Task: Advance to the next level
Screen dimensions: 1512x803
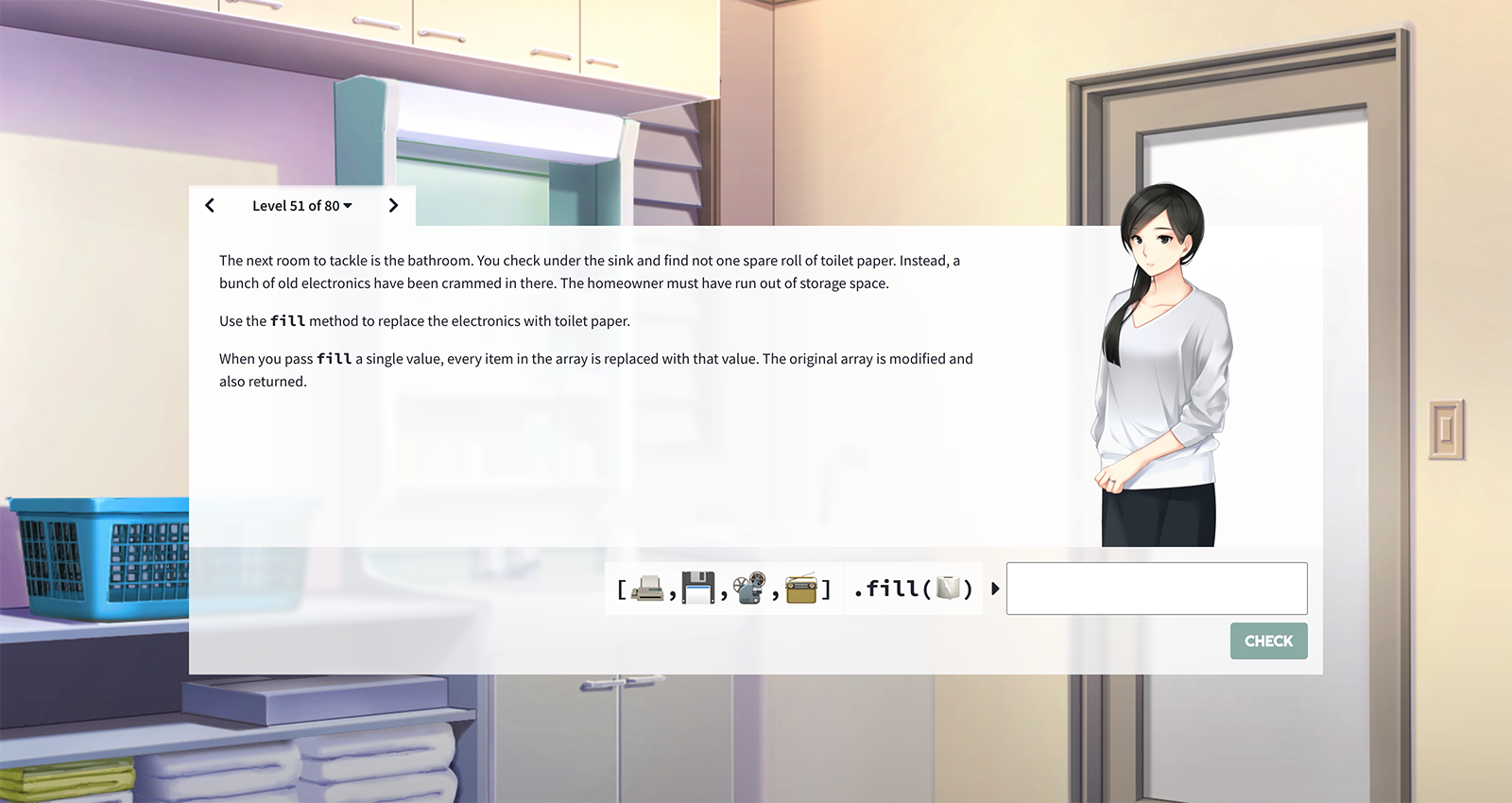Action: point(393,206)
